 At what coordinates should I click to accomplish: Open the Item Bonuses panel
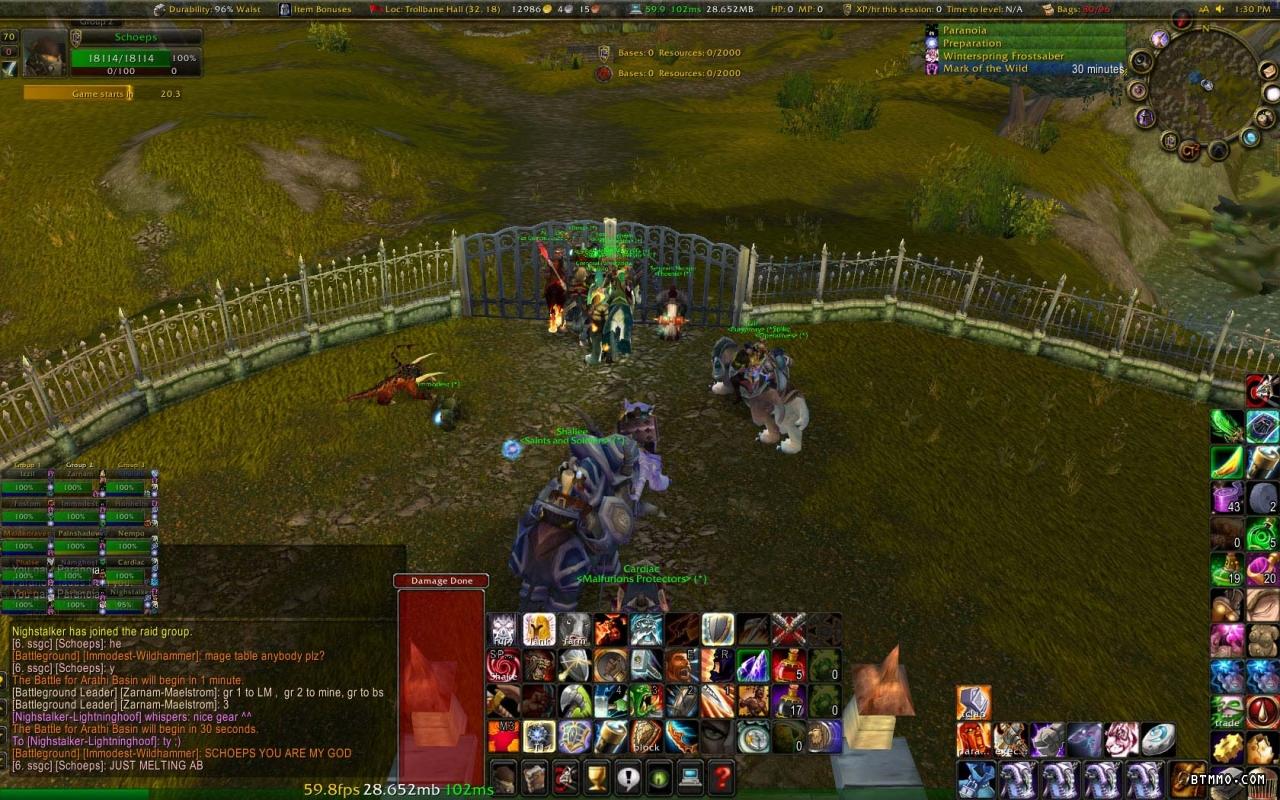click(x=315, y=9)
